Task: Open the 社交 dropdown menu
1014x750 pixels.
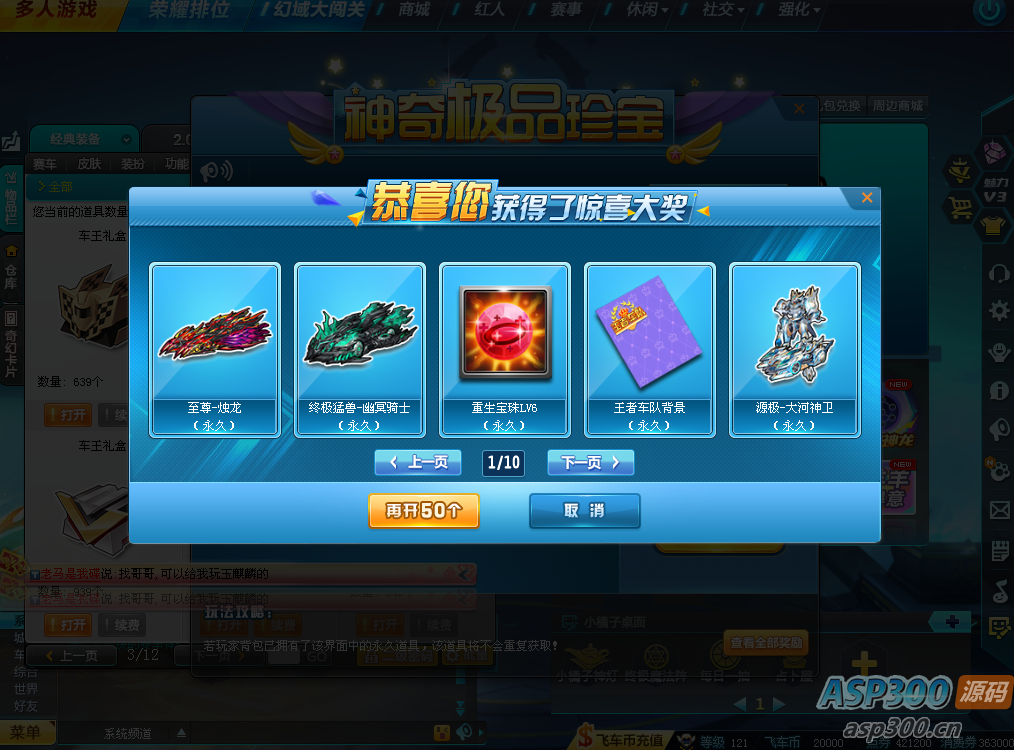Action: (x=723, y=10)
